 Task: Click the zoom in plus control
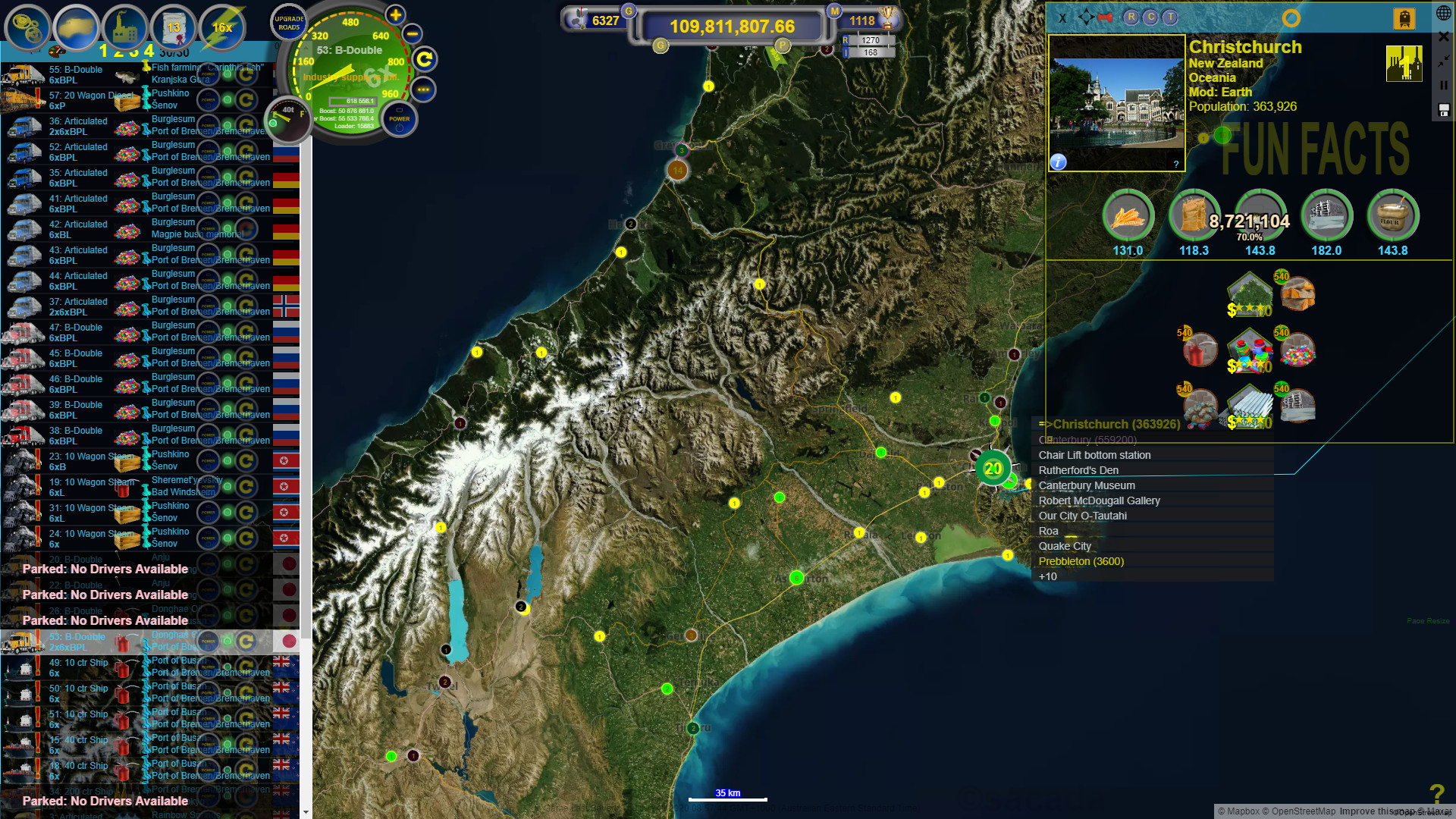point(395,14)
